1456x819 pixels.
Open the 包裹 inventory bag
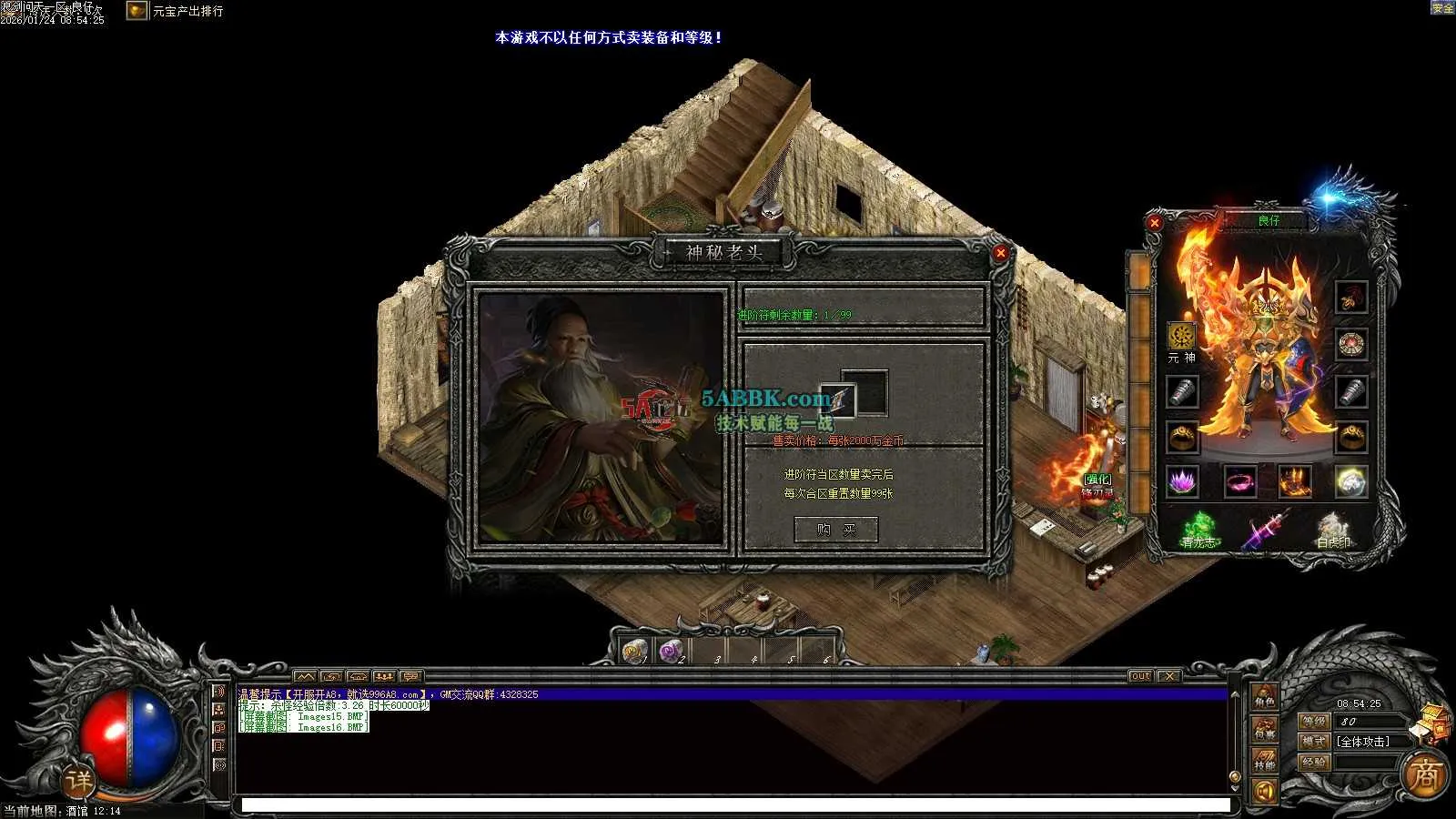point(1264,729)
